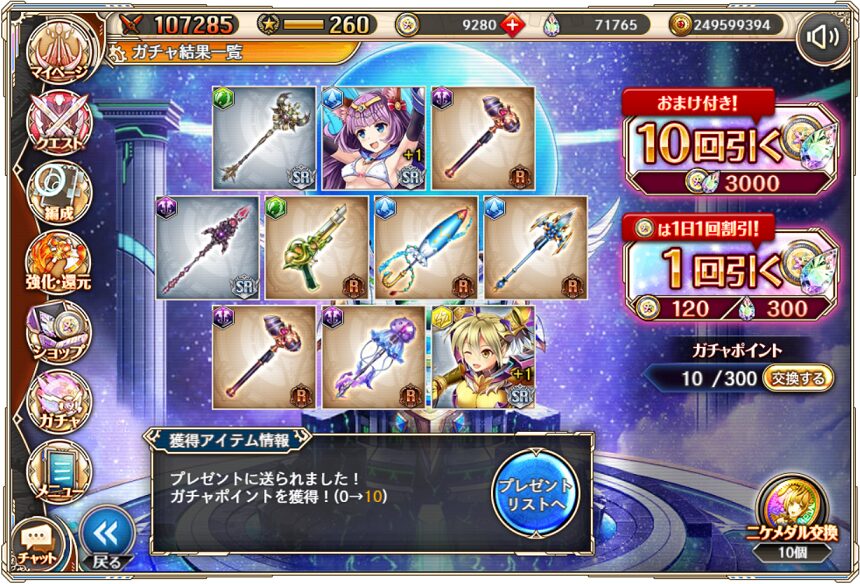Select the blonde winking SR character card
The width and height of the screenshot is (860, 584).
(482, 357)
